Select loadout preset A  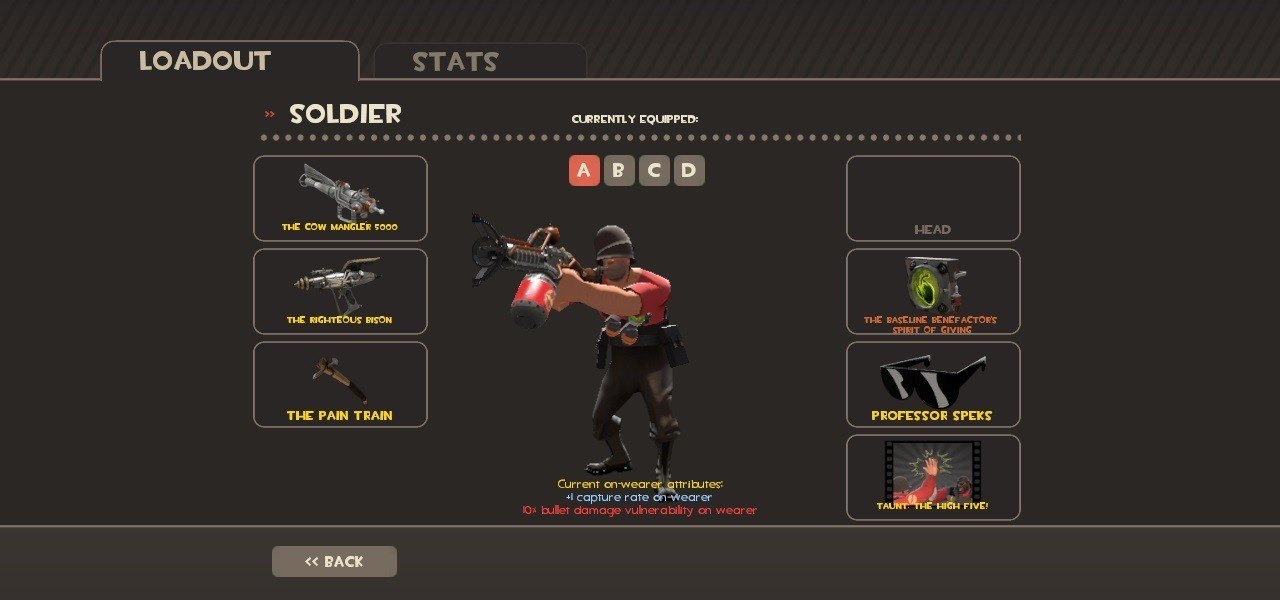(x=584, y=171)
